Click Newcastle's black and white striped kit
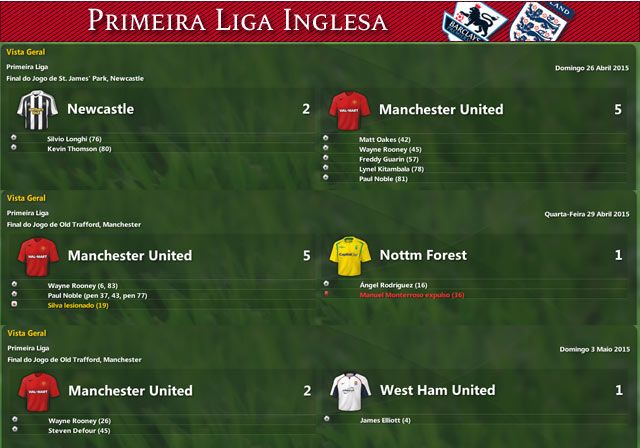Screen dimensions: 640x448 (x=38, y=108)
